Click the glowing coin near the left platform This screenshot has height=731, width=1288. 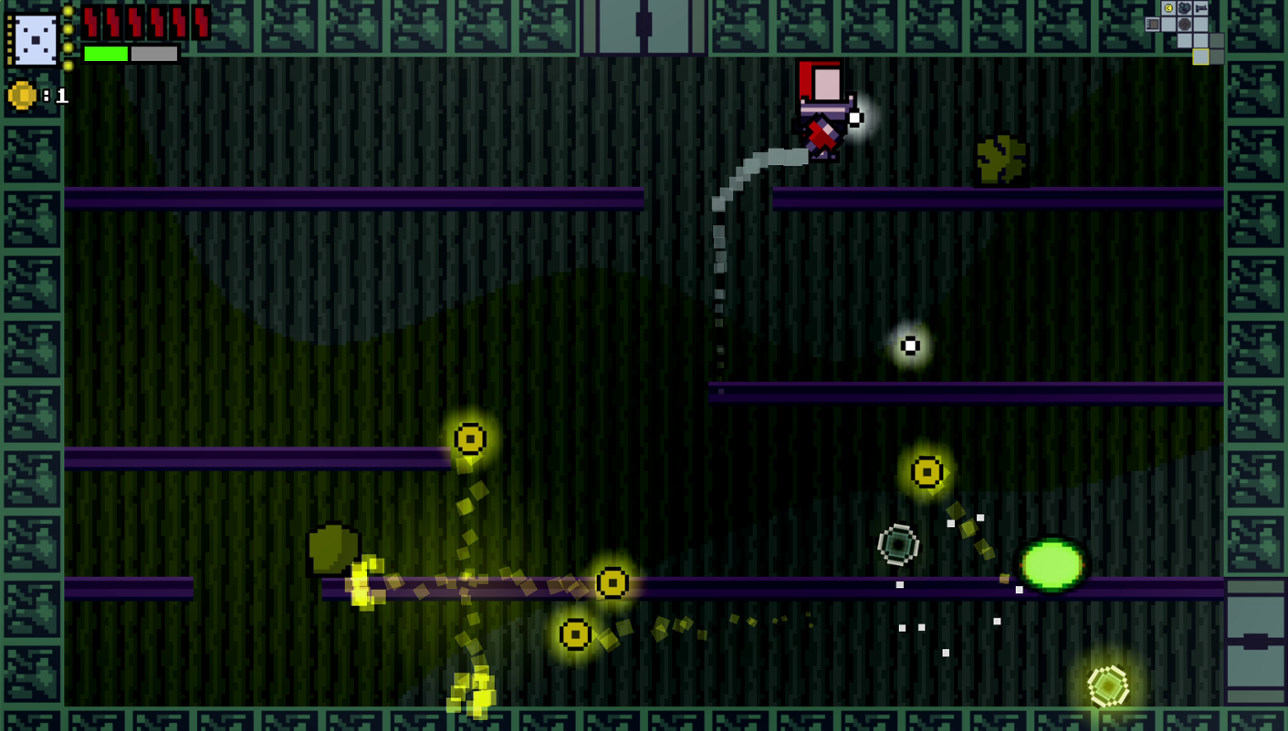click(x=470, y=437)
